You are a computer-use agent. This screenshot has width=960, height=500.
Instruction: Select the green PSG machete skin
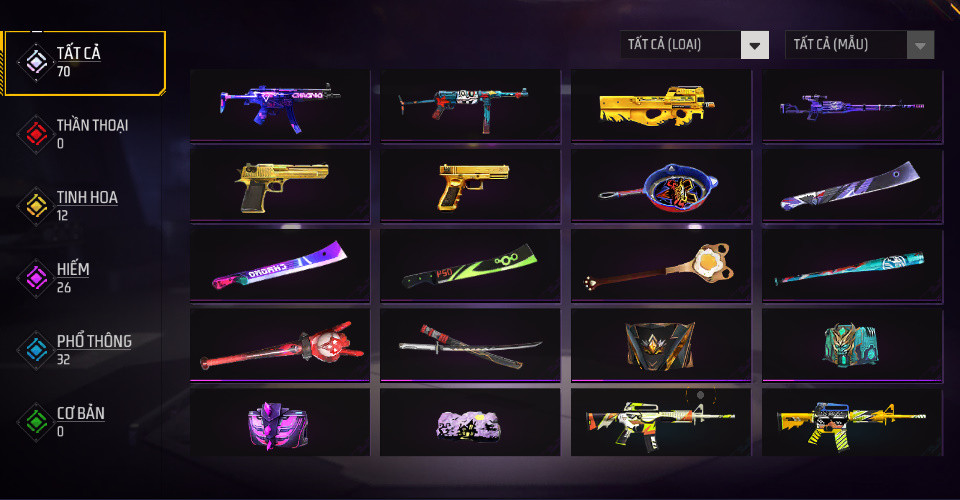click(470, 265)
